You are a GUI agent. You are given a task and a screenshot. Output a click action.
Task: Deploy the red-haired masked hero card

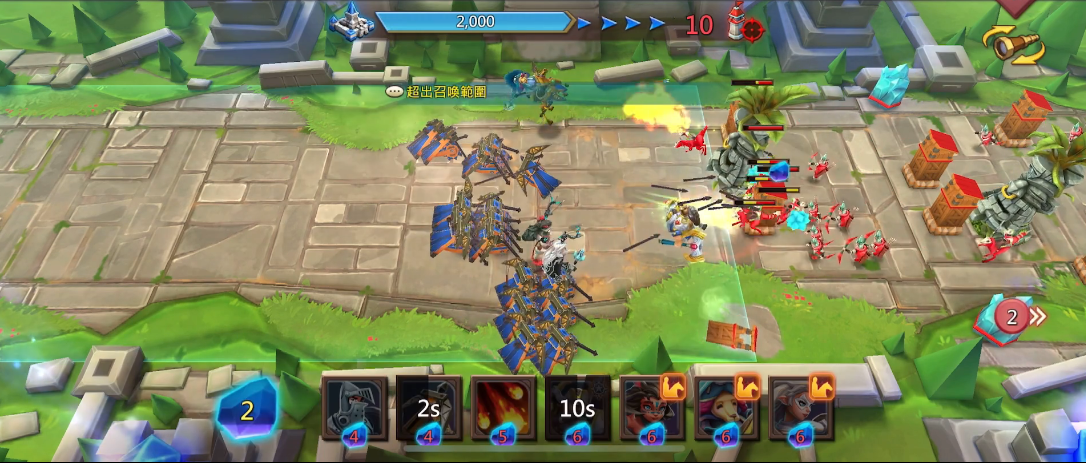tap(652, 408)
